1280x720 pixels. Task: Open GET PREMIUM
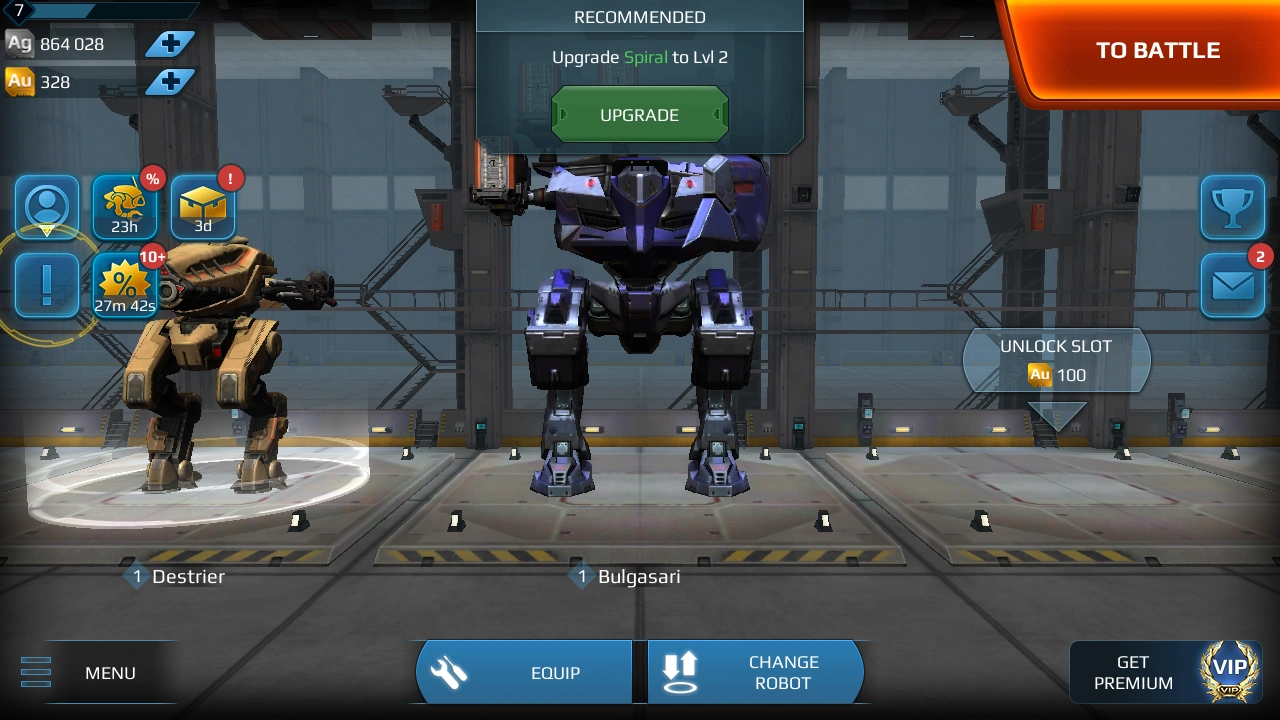click(1133, 672)
